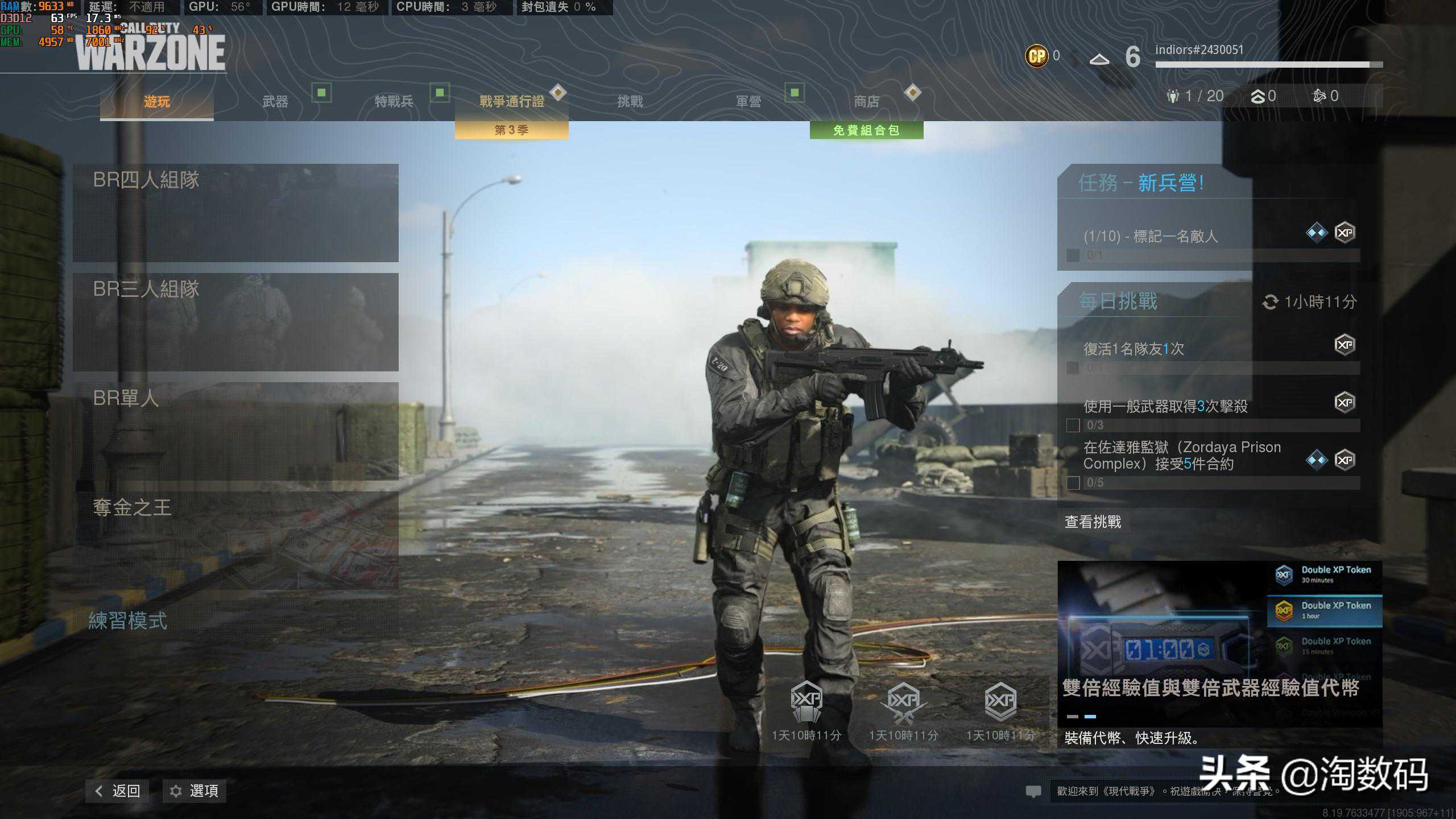Choose the 奪金之王 mode
1456x819 pixels.
235,540
